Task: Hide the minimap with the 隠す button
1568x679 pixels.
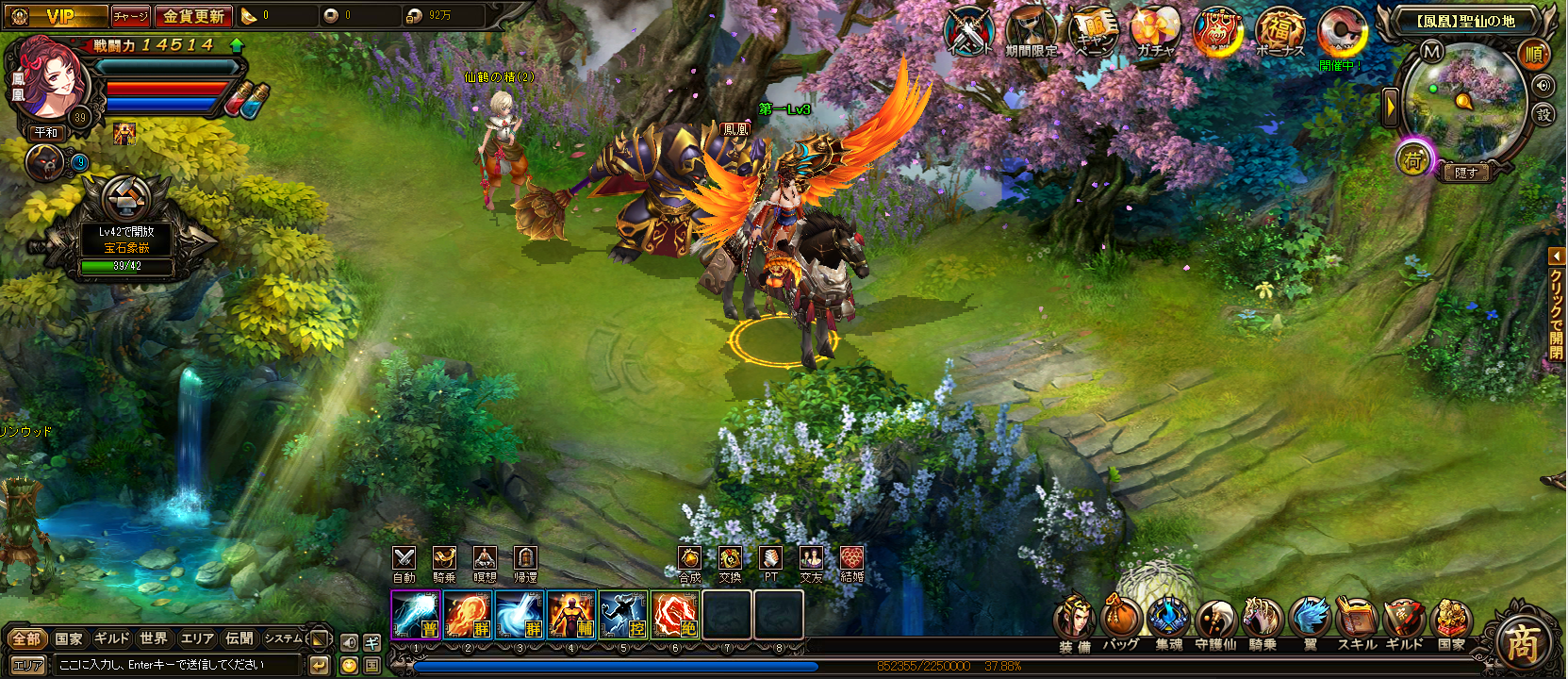Action: coord(1465,173)
